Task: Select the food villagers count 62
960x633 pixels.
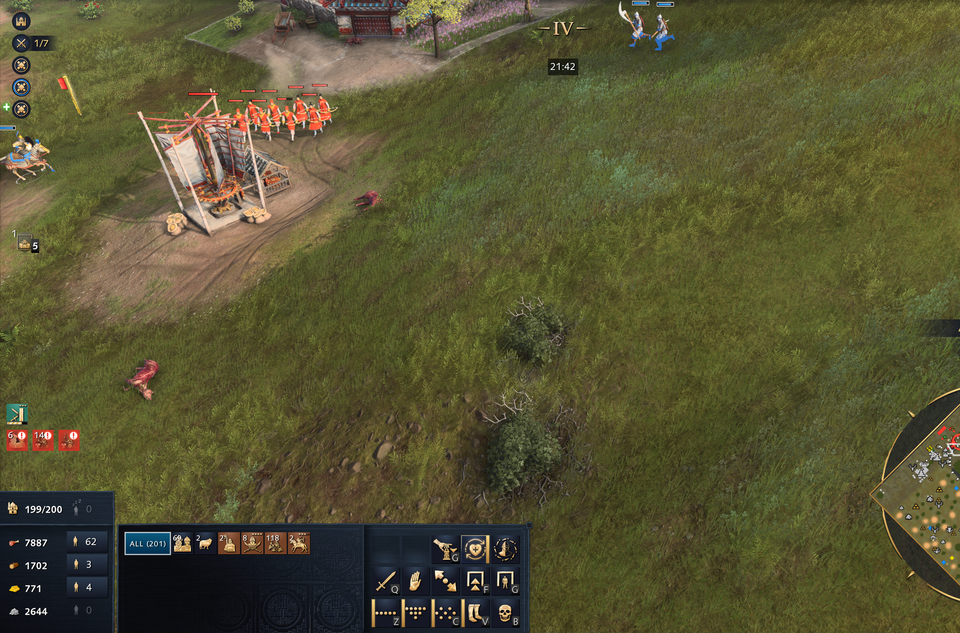Action: pos(87,542)
